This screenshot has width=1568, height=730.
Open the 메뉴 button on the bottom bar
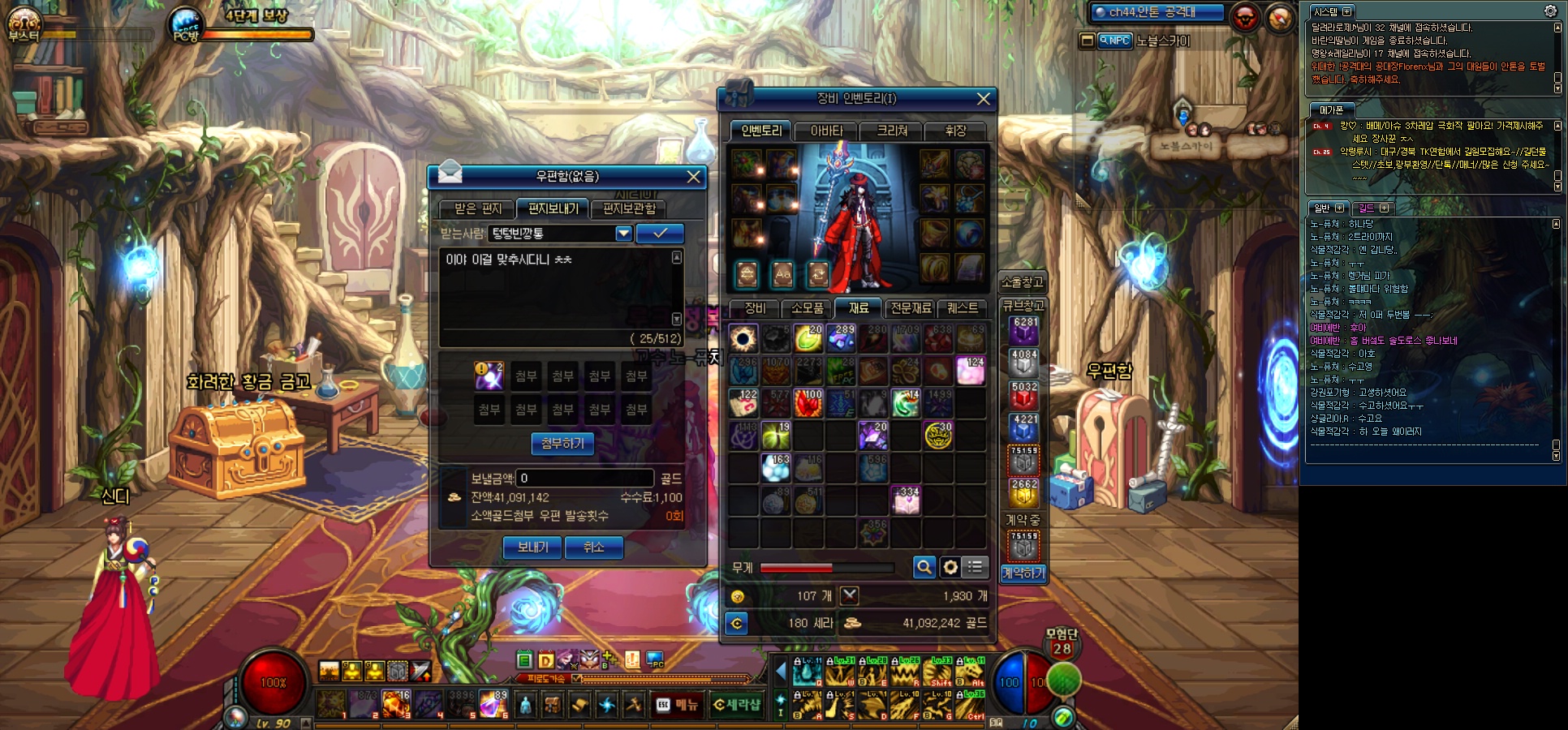point(678,705)
